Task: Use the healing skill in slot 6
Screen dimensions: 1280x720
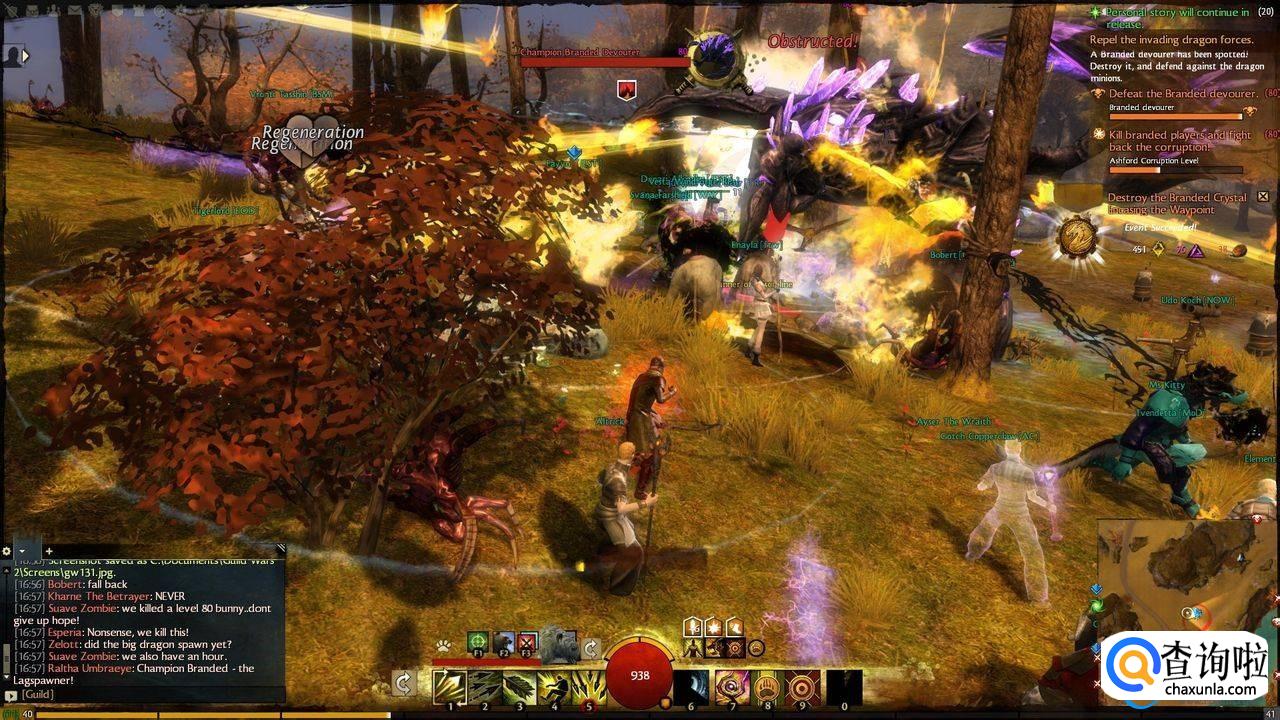Action: (x=691, y=687)
